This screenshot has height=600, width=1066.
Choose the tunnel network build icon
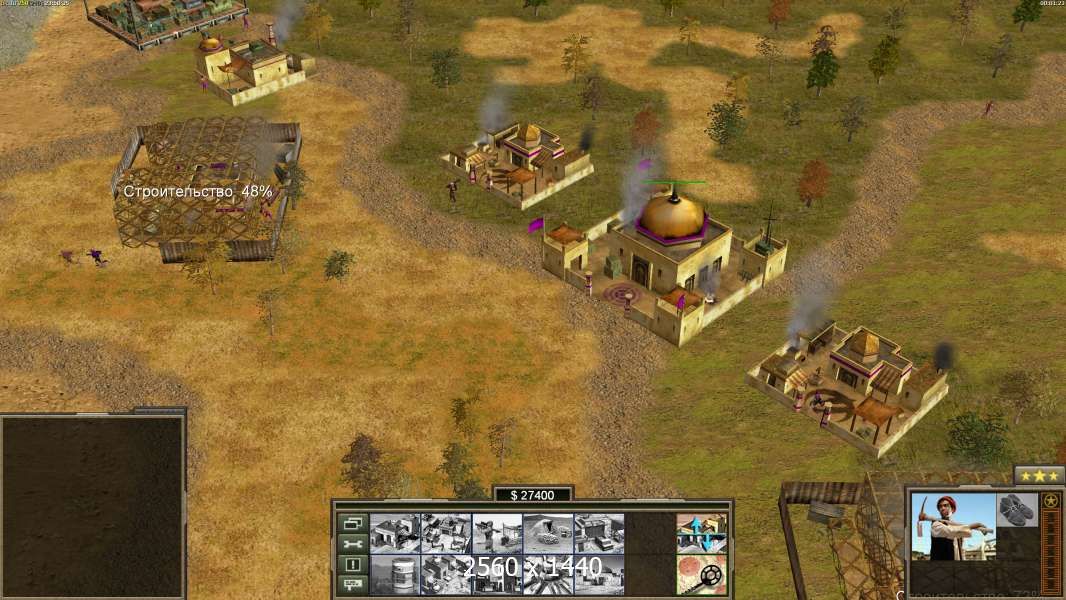[548, 533]
